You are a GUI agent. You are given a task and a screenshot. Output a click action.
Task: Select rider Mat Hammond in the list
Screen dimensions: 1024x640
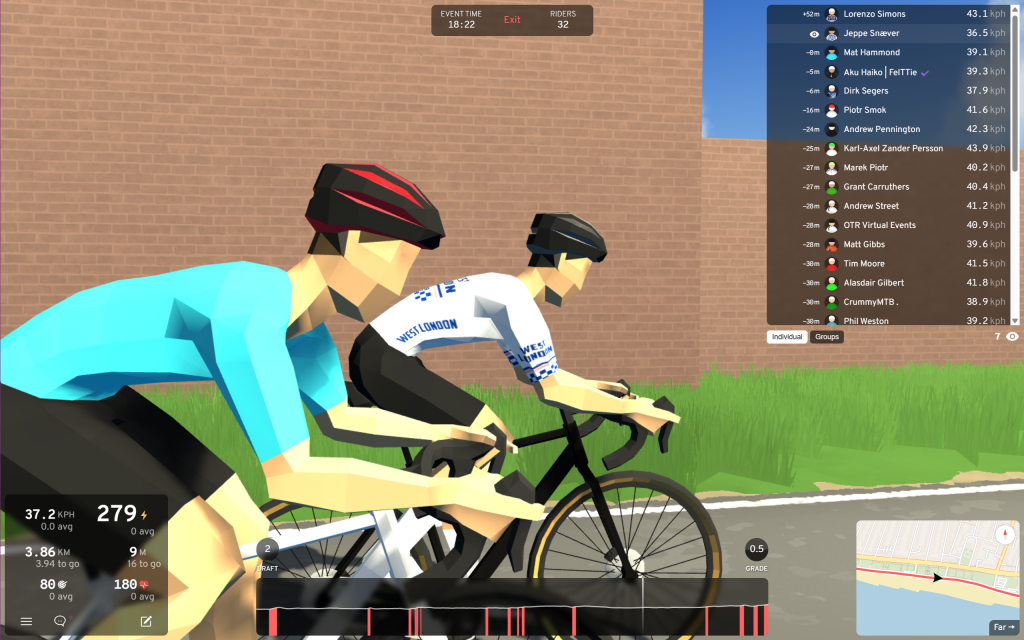point(871,52)
